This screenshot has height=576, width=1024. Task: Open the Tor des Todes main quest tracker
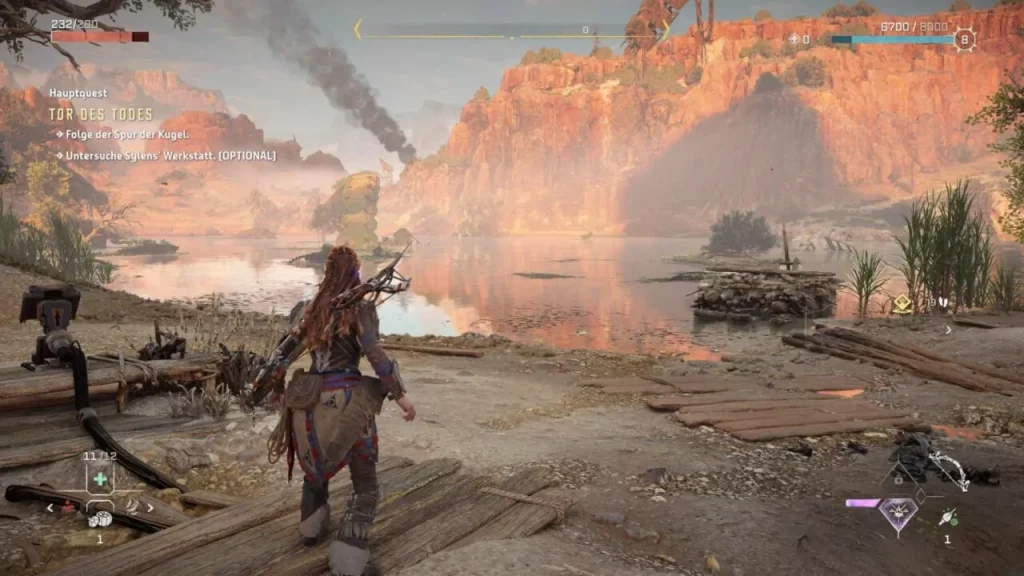102,113
